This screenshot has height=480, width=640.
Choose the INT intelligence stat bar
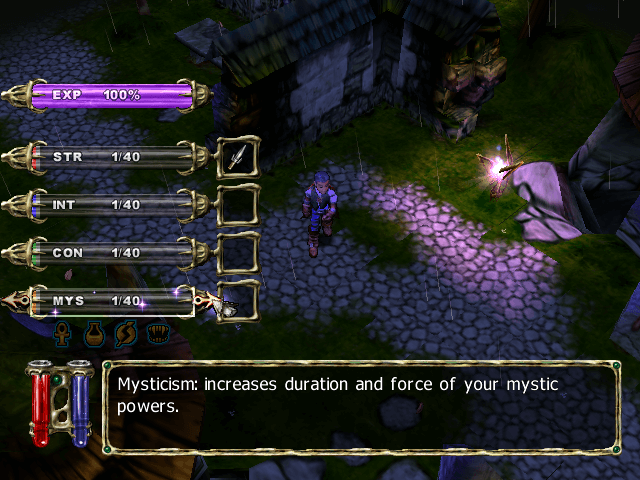point(110,205)
